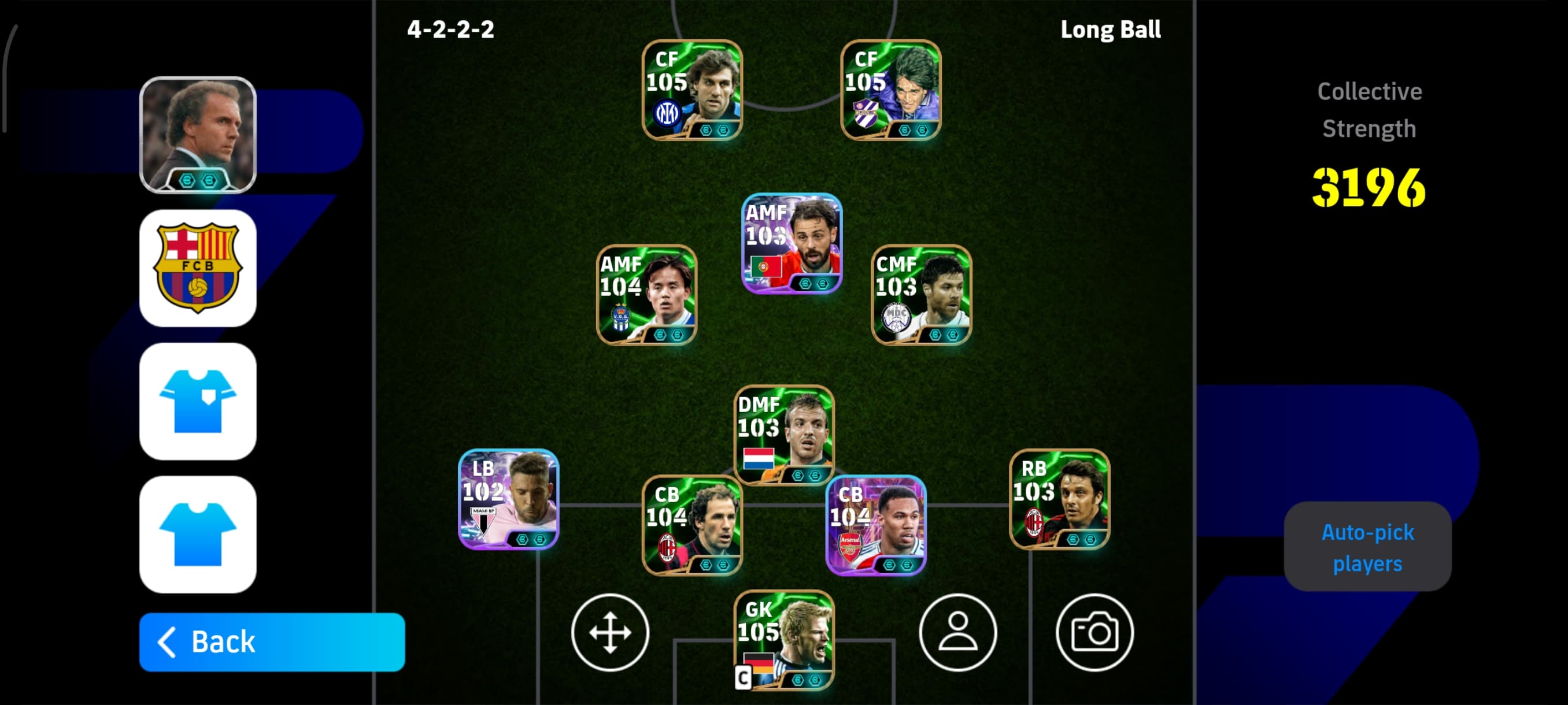Select the AMF 104 player card
1568x705 pixels.
click(x=646, y=295)
